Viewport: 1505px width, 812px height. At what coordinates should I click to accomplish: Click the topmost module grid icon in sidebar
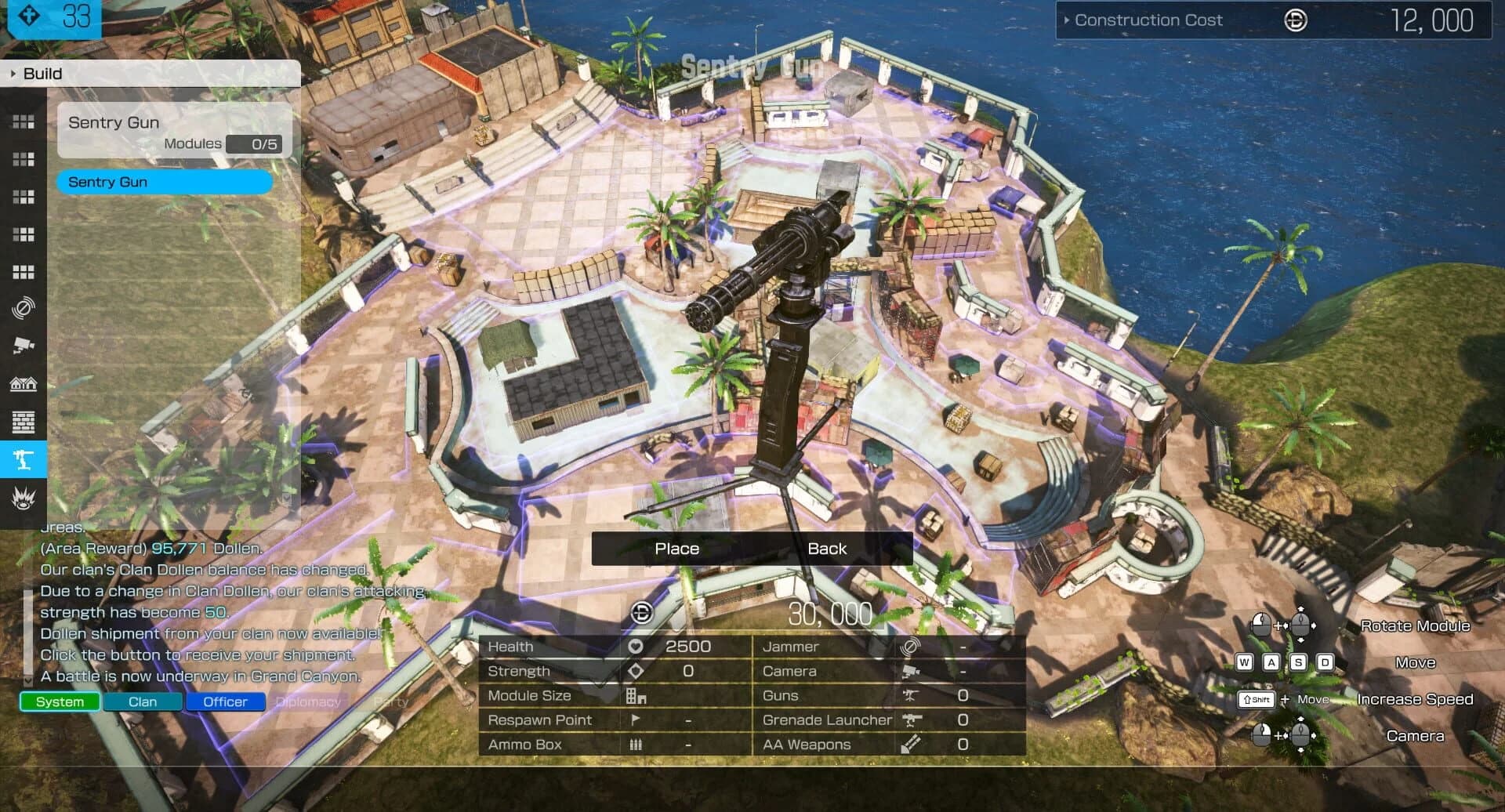[24, 121]
